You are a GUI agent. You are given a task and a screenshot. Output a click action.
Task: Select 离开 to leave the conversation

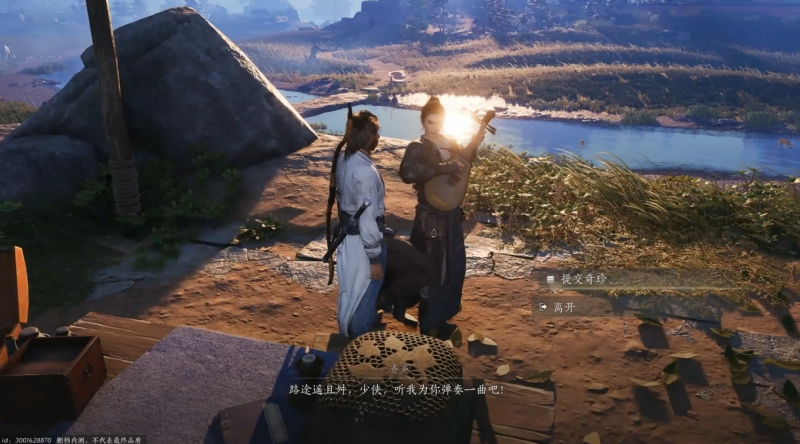click(x=565, y=307)
